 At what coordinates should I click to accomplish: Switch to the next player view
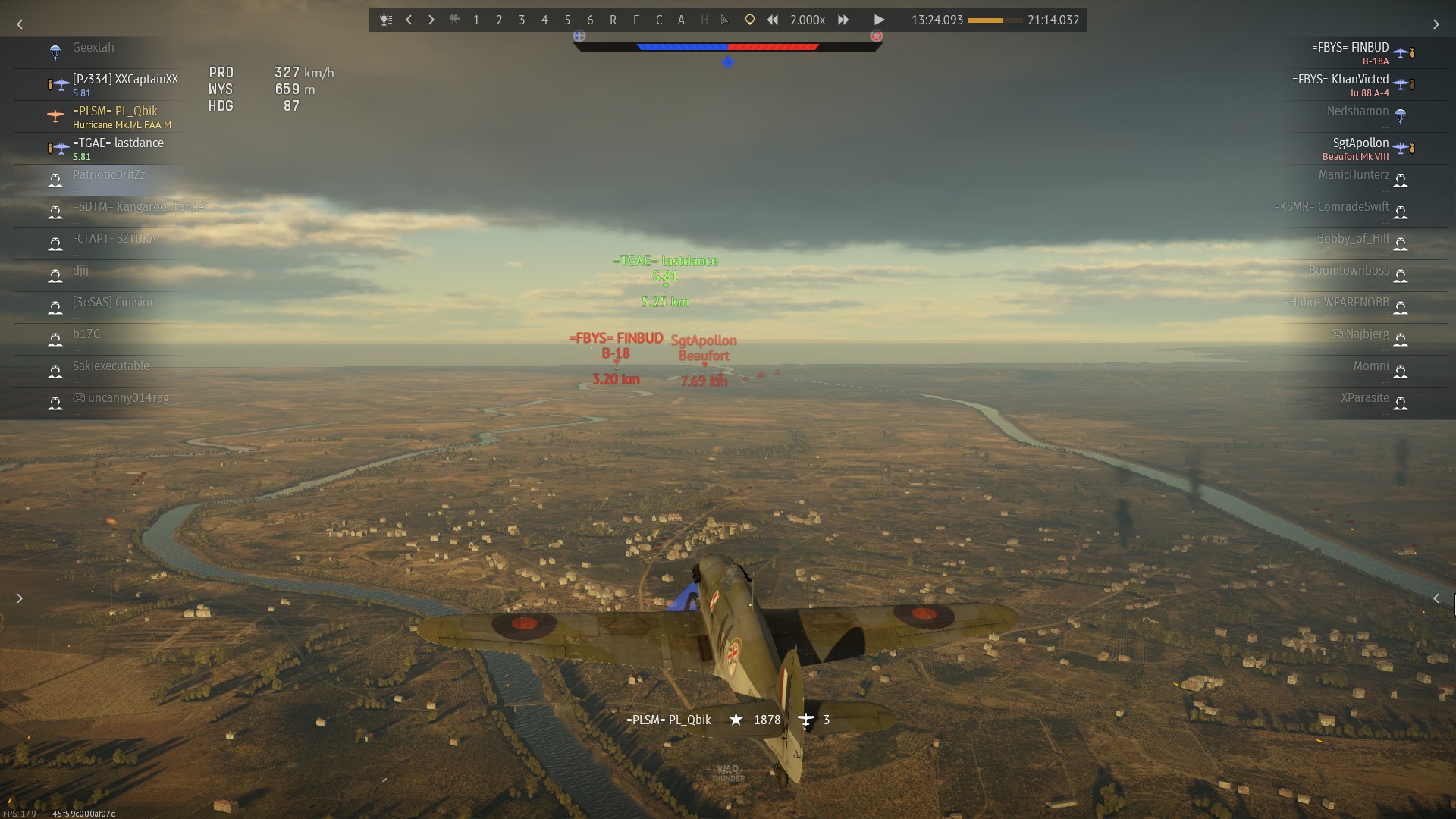pos(431,20)
